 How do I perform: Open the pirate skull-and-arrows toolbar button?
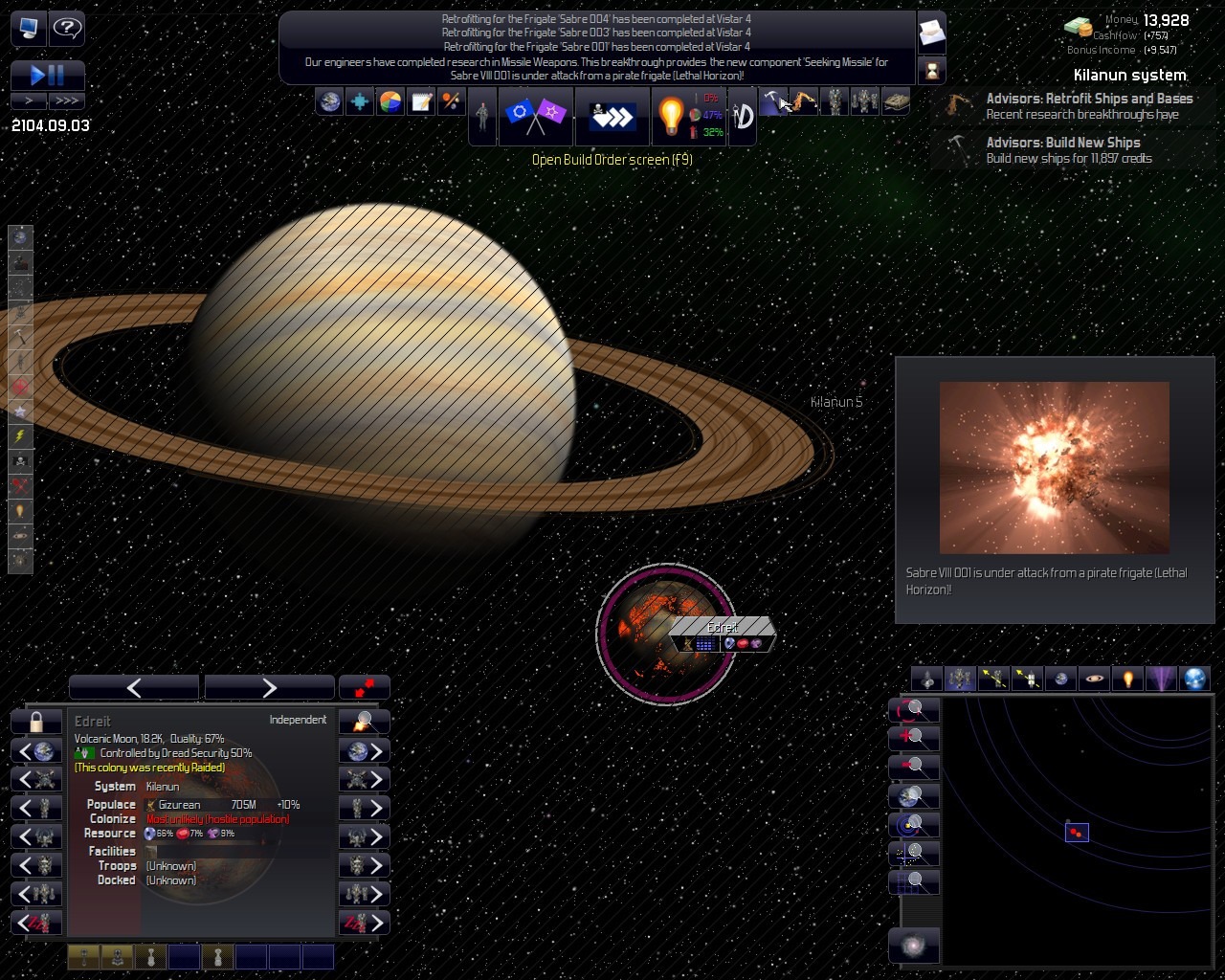(x=612, y=116)
